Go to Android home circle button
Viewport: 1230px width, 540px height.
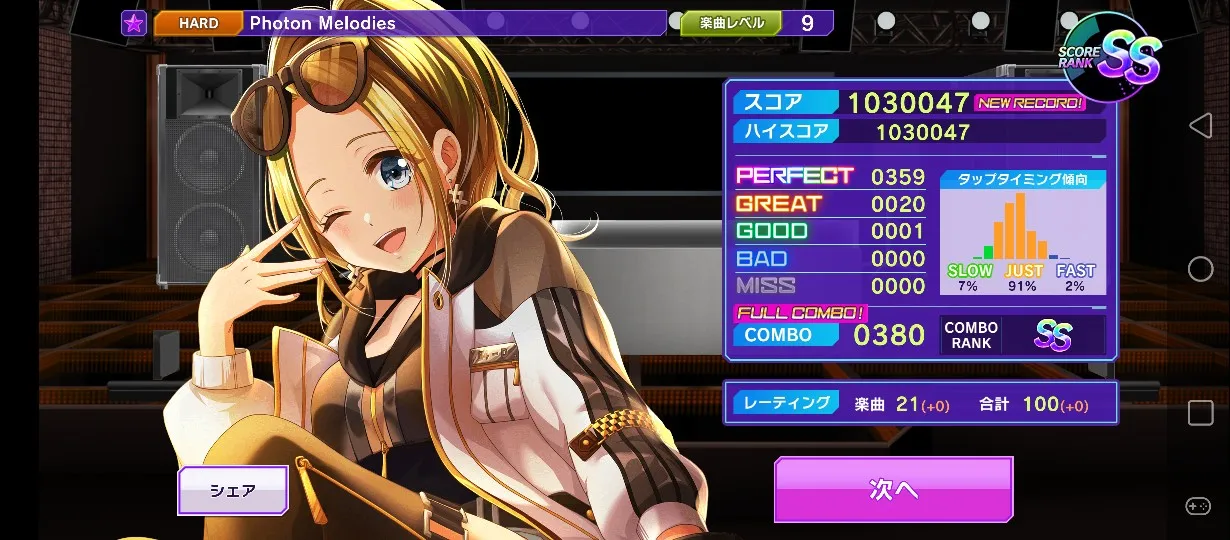1200,268
